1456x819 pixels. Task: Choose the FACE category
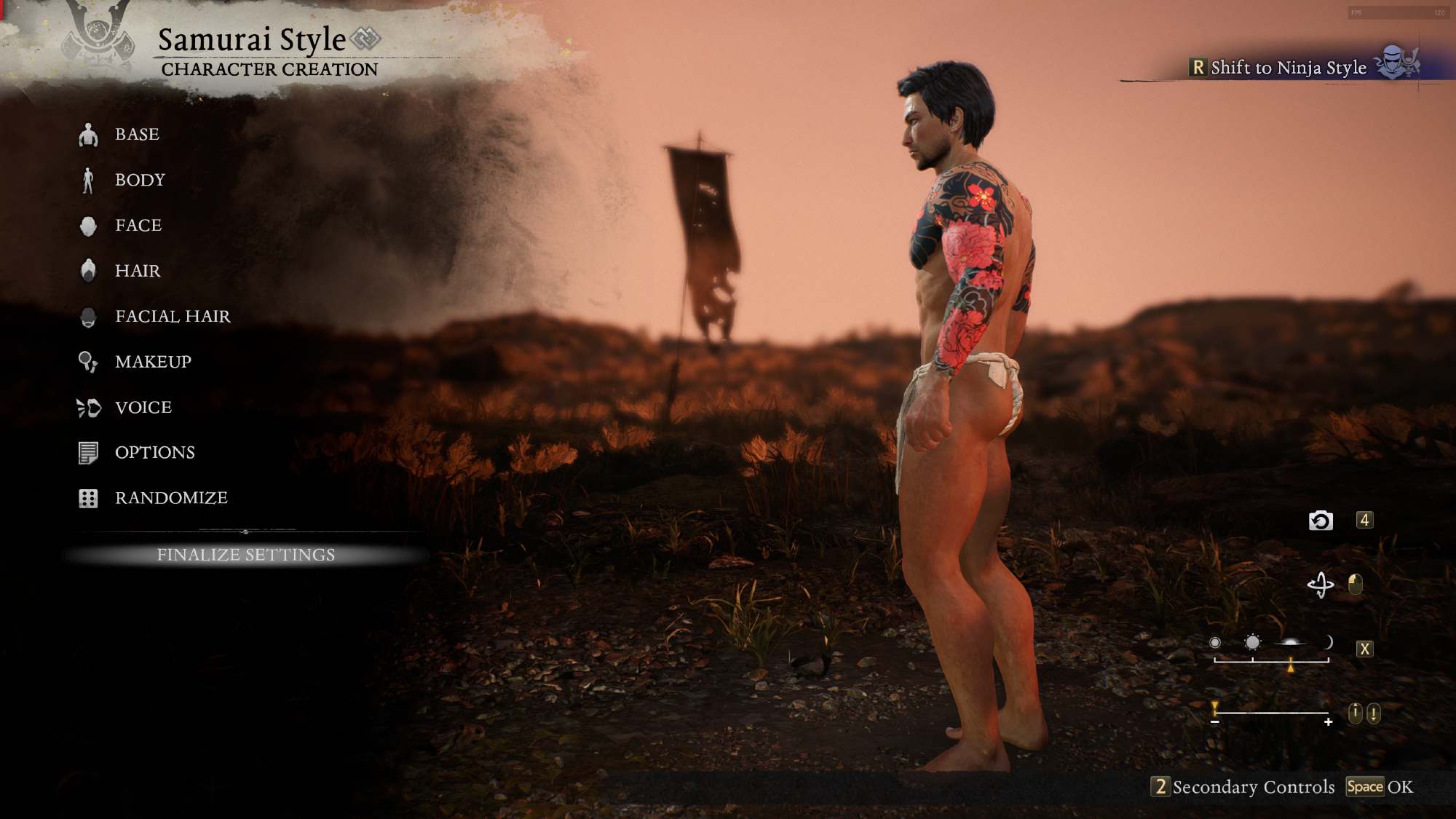(x=138, y=226)
